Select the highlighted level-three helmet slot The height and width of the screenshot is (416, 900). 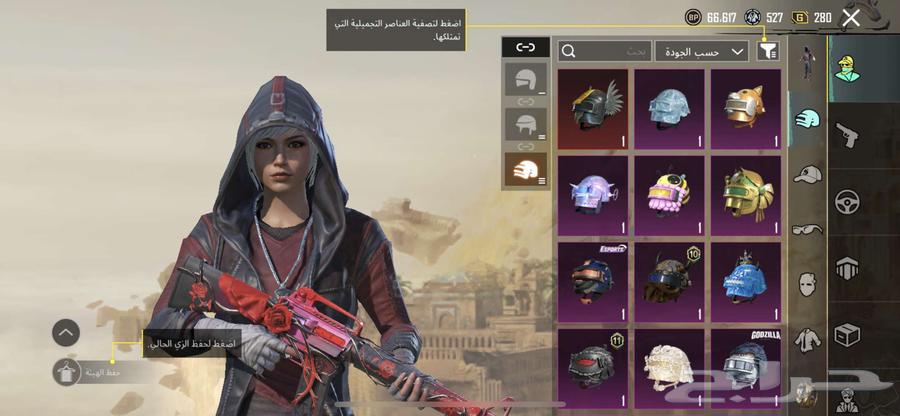coord(525,170)
